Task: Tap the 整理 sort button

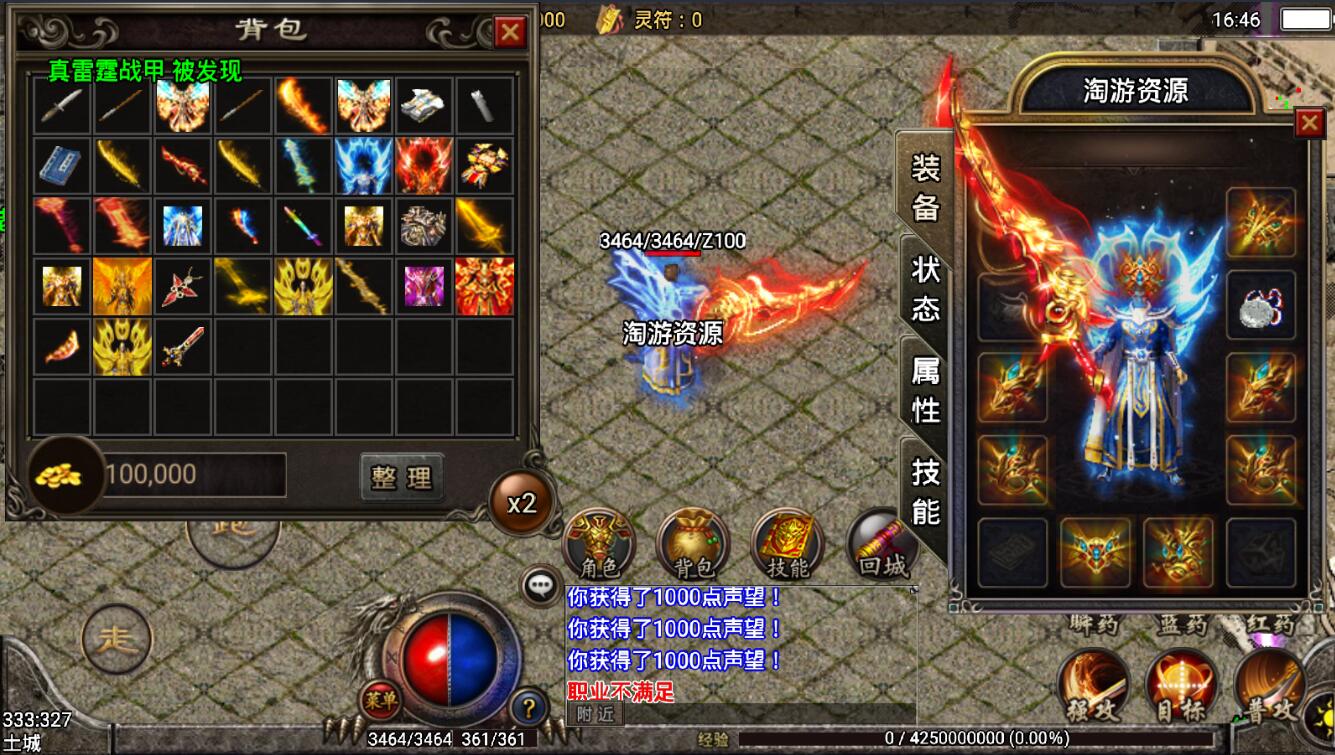Action: [401, 477]
